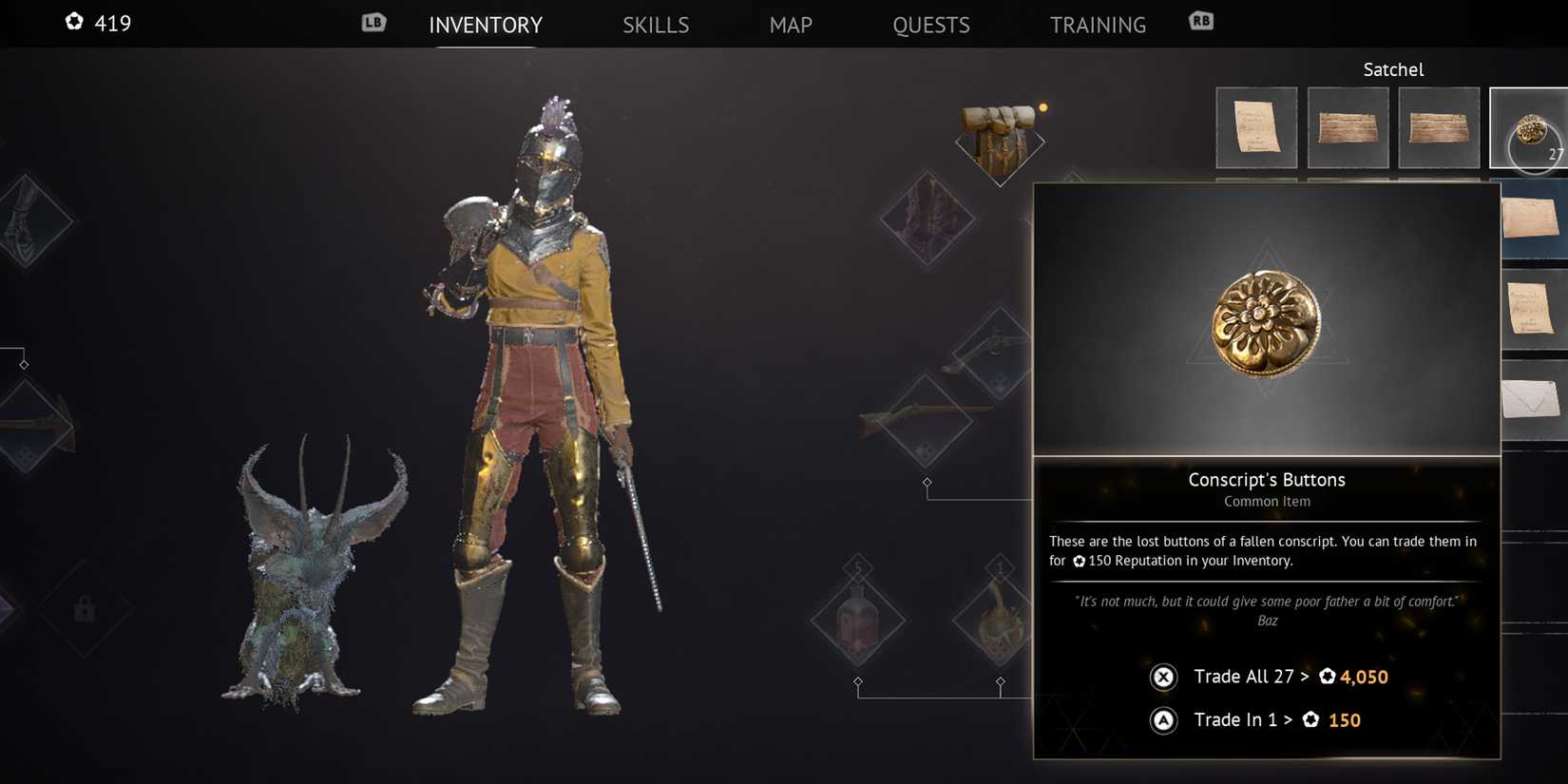
Task: Open the QUESTS tab
Action: coord(930,25)
